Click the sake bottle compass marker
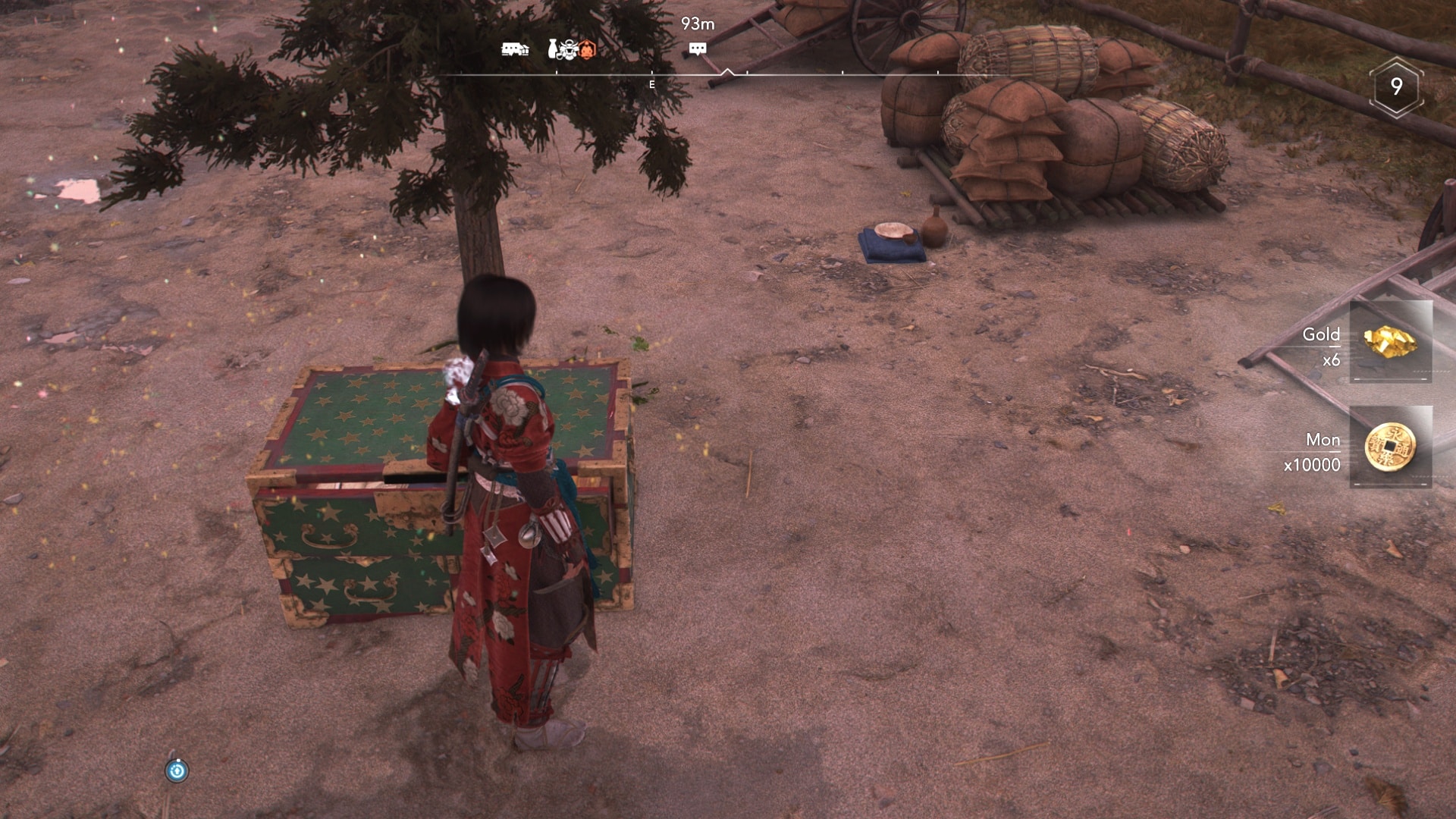The image size is (1456, 819). click(x=553, y=49)
